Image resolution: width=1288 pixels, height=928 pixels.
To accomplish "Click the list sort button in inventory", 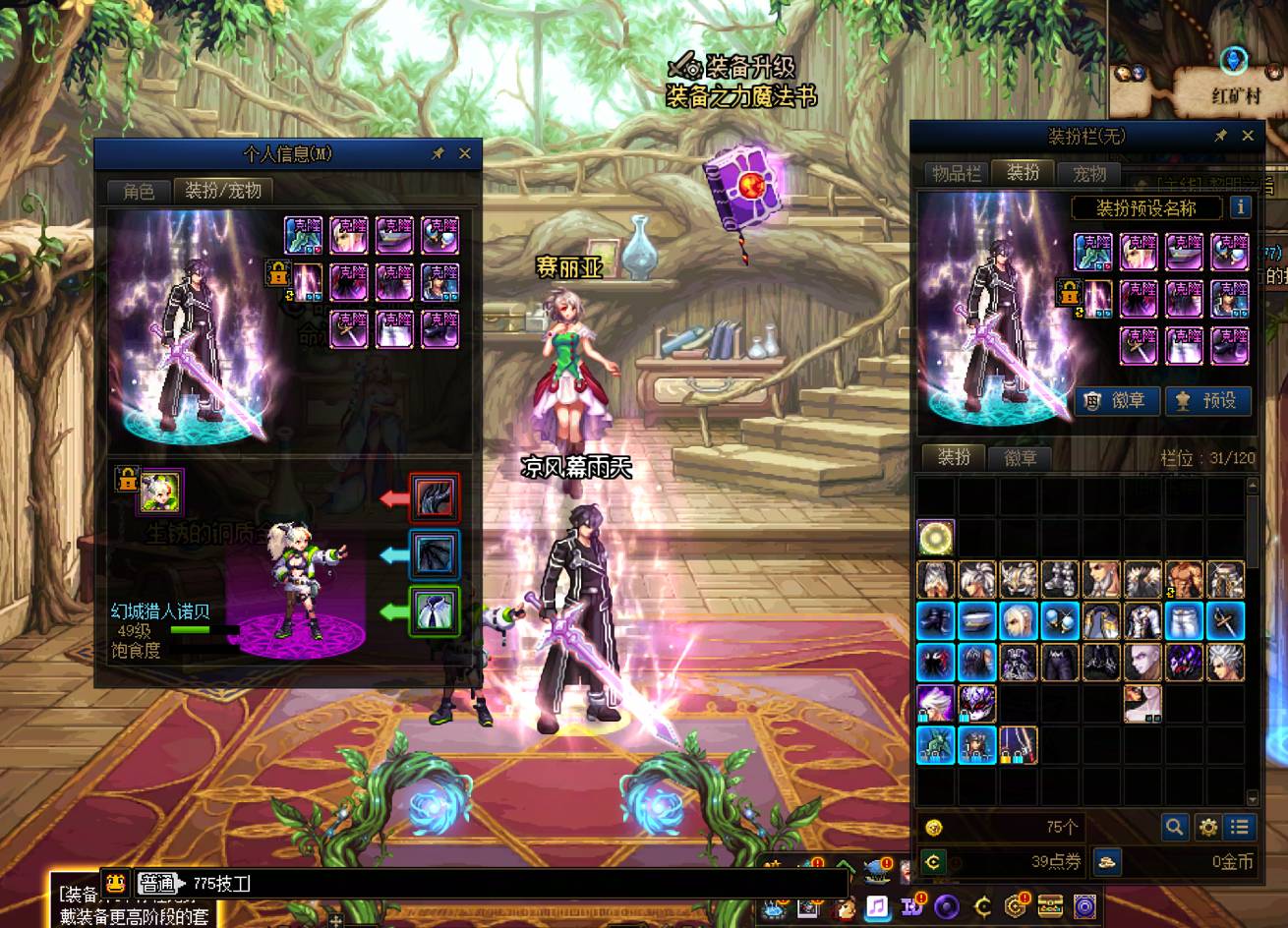I will [x=1240, y=827].
